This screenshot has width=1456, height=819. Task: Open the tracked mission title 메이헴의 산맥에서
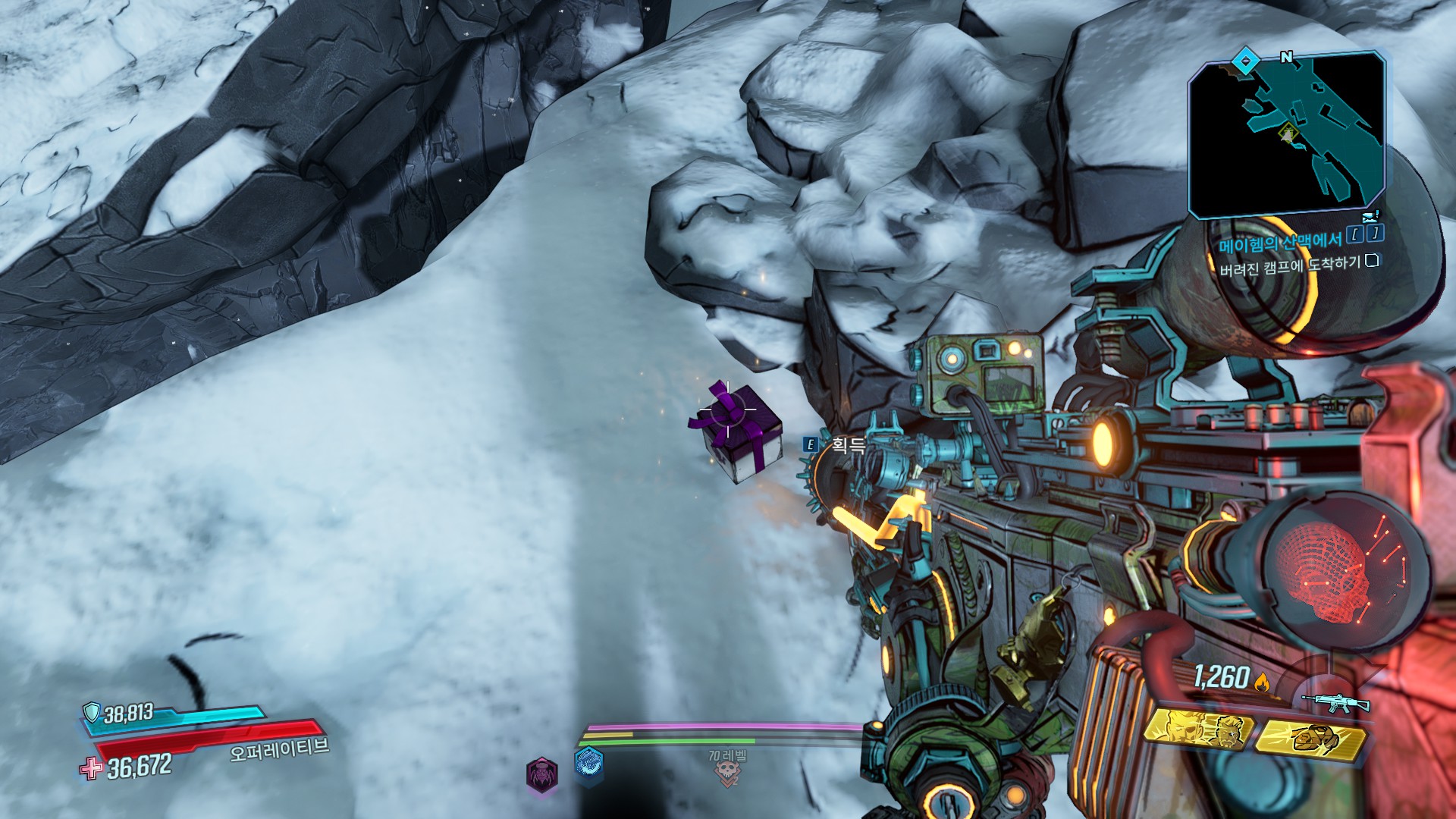coord(1280,243)
